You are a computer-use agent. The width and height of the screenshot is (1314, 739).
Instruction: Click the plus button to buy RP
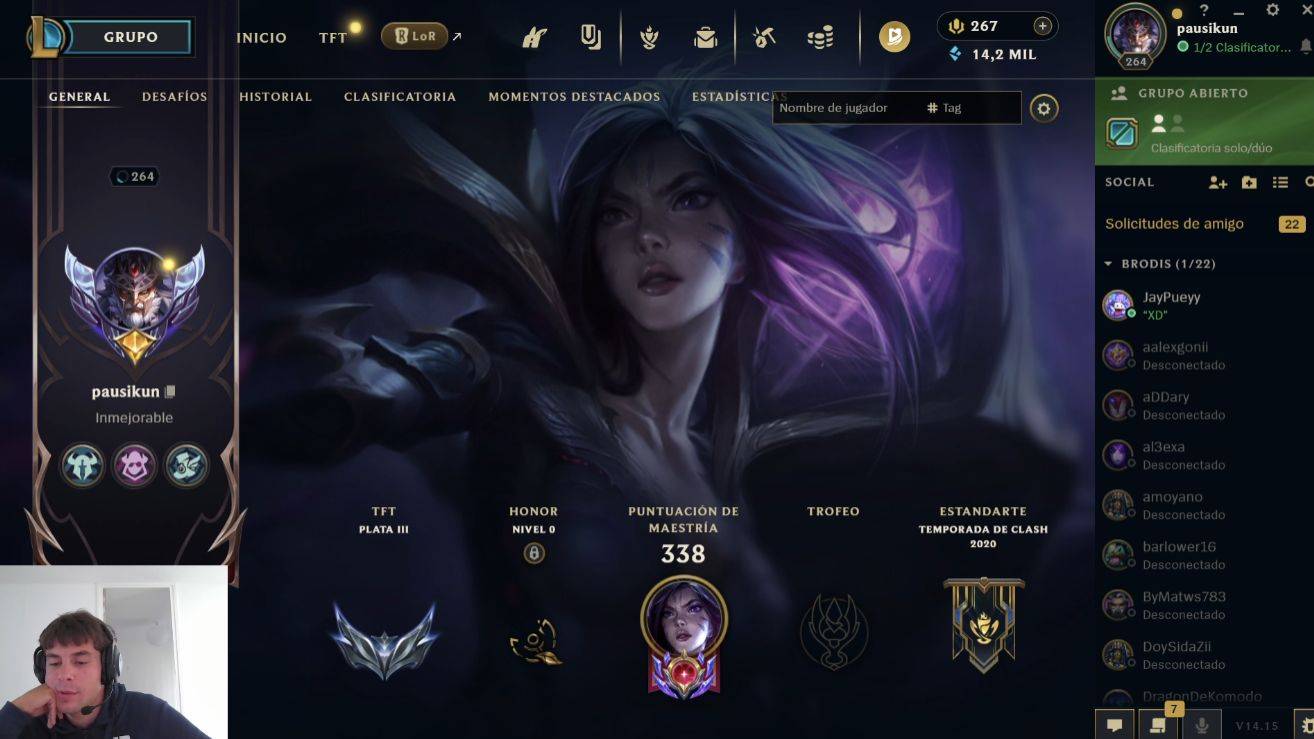point(1042,26)
